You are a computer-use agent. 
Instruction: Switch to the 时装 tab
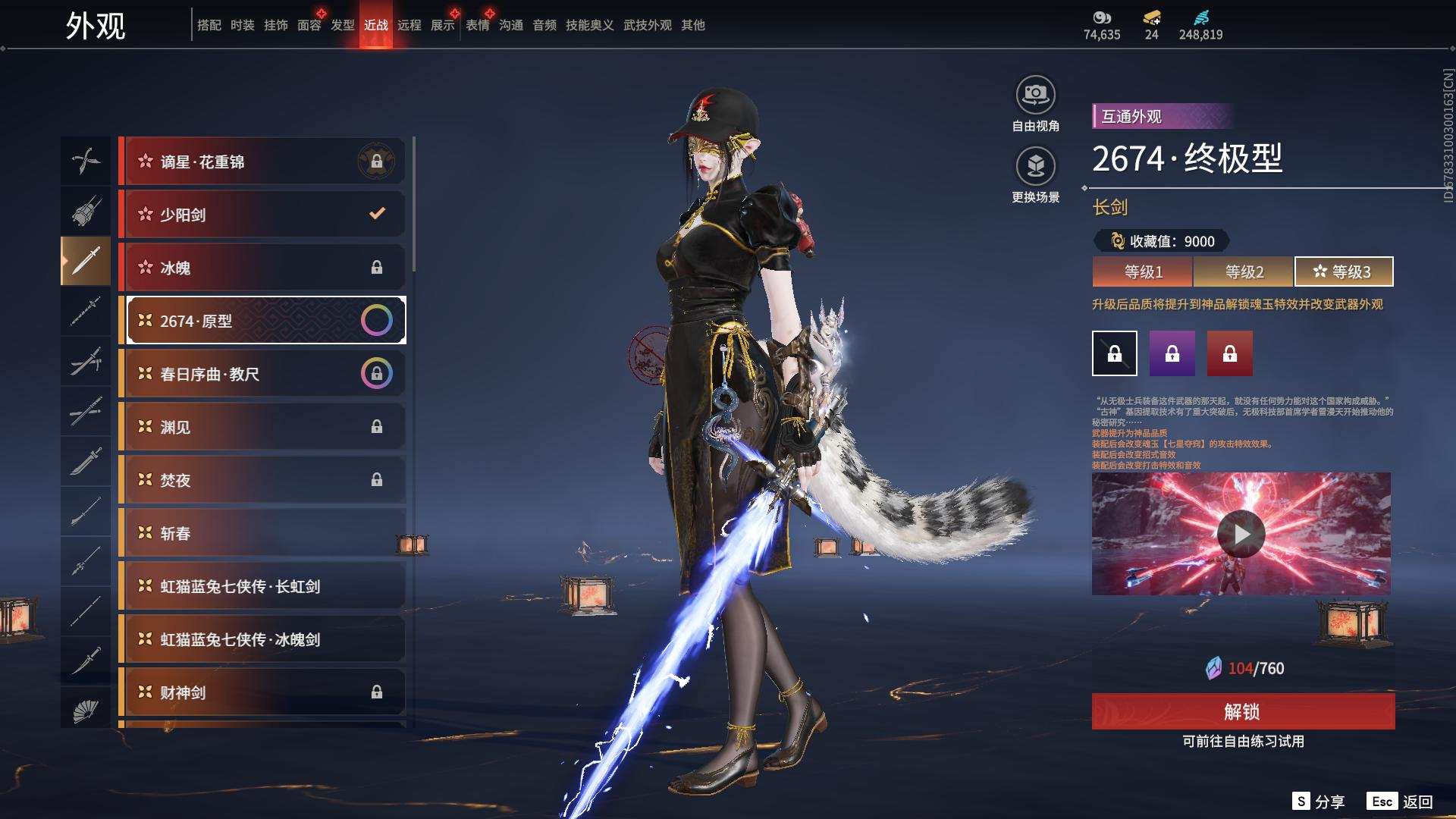click(x=243, y=25)
